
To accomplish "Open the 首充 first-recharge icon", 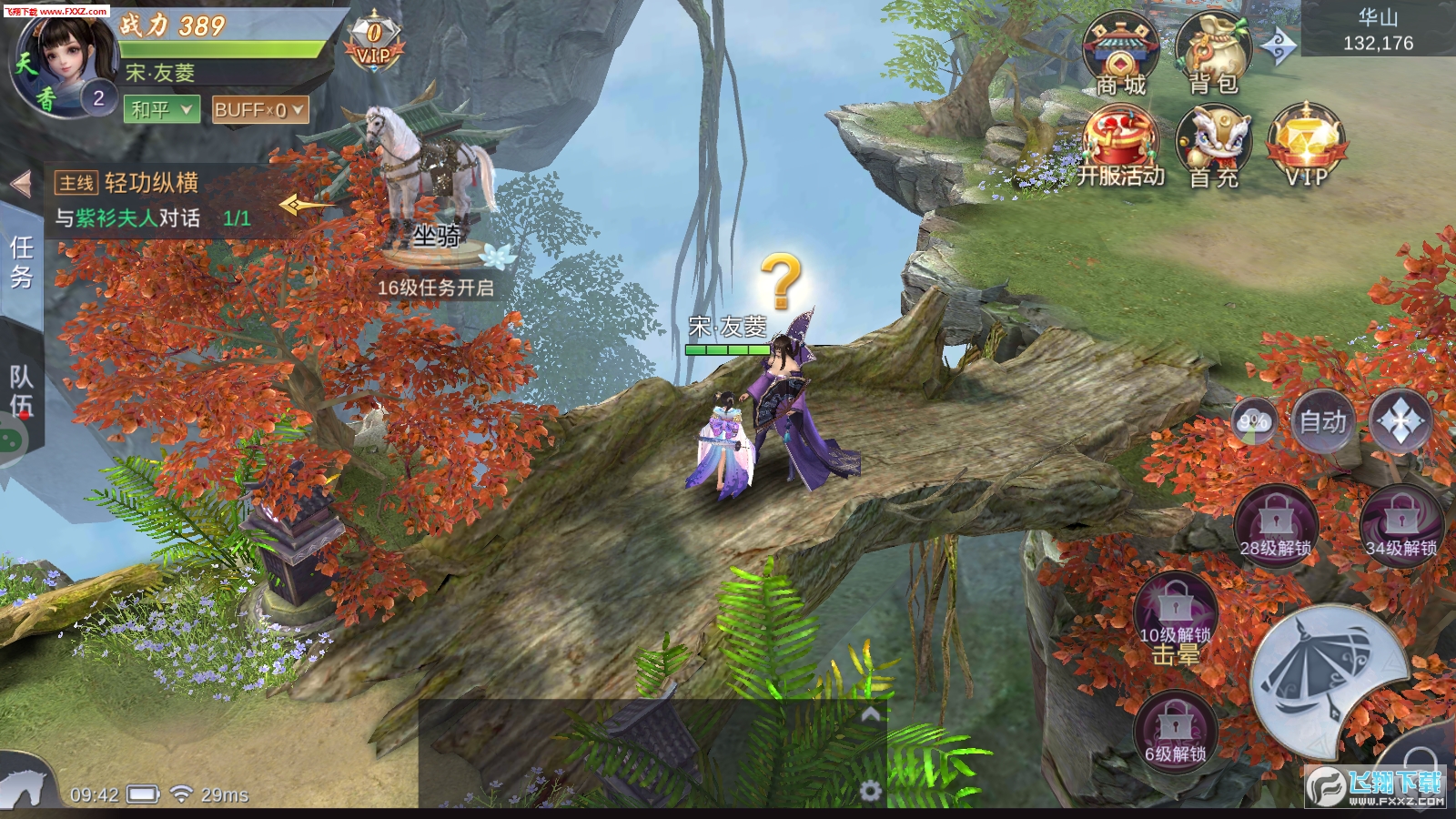I will coord(1213,146).
